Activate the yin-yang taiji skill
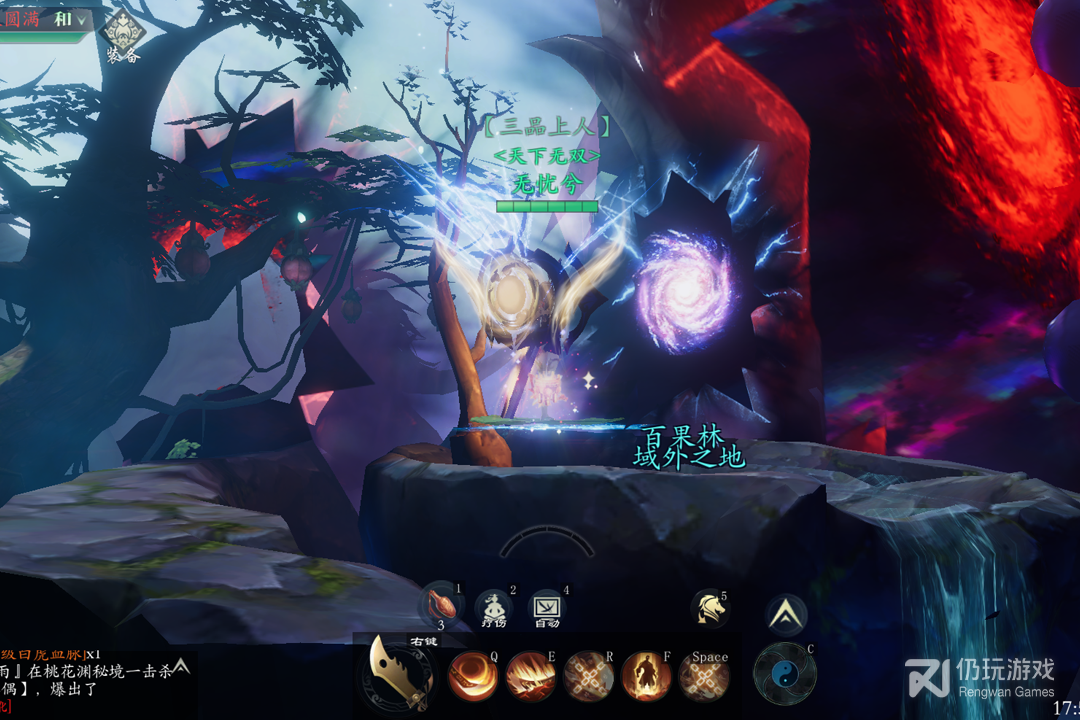The height and width of the screenshot is (720, 1080). 783,673
